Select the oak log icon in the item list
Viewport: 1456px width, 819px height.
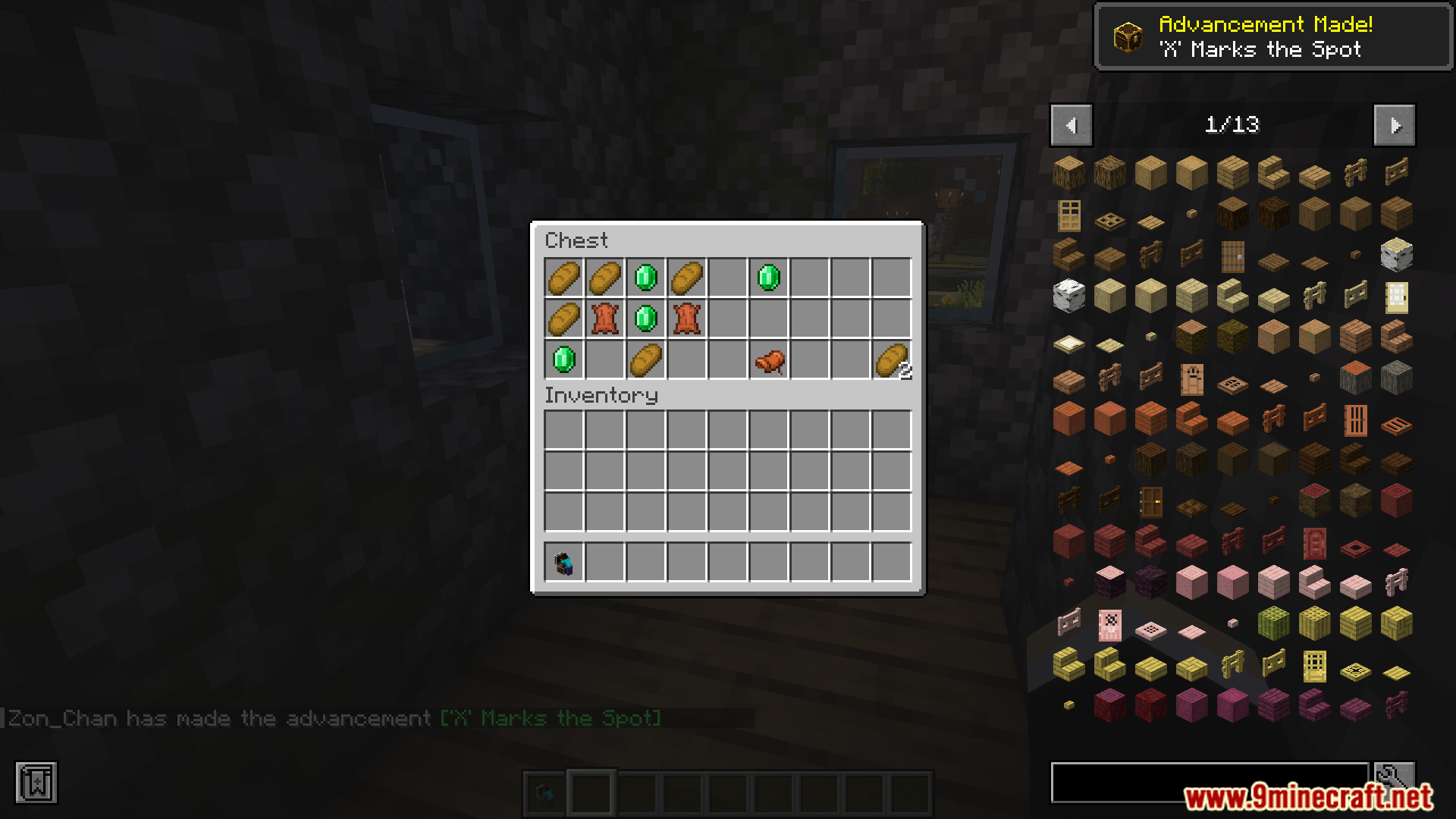click(1069, 173)
